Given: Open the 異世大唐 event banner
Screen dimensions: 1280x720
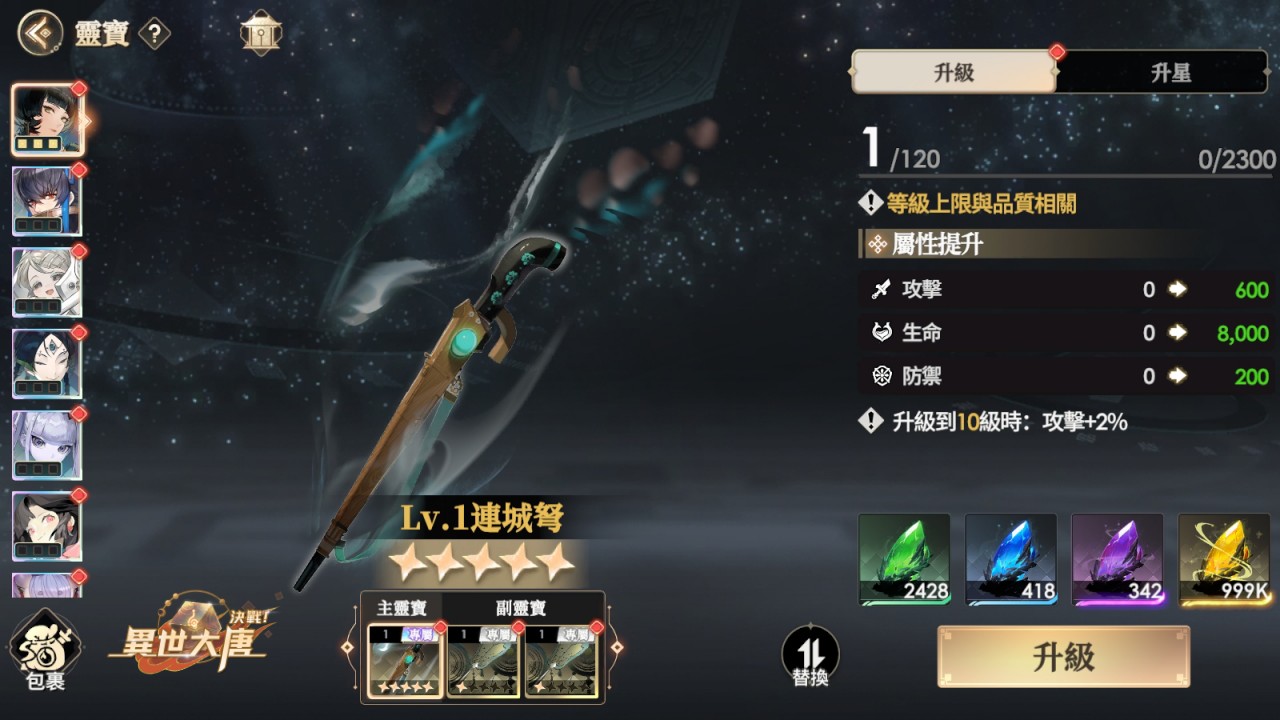Looking at the screenshot, I should 190,640.
